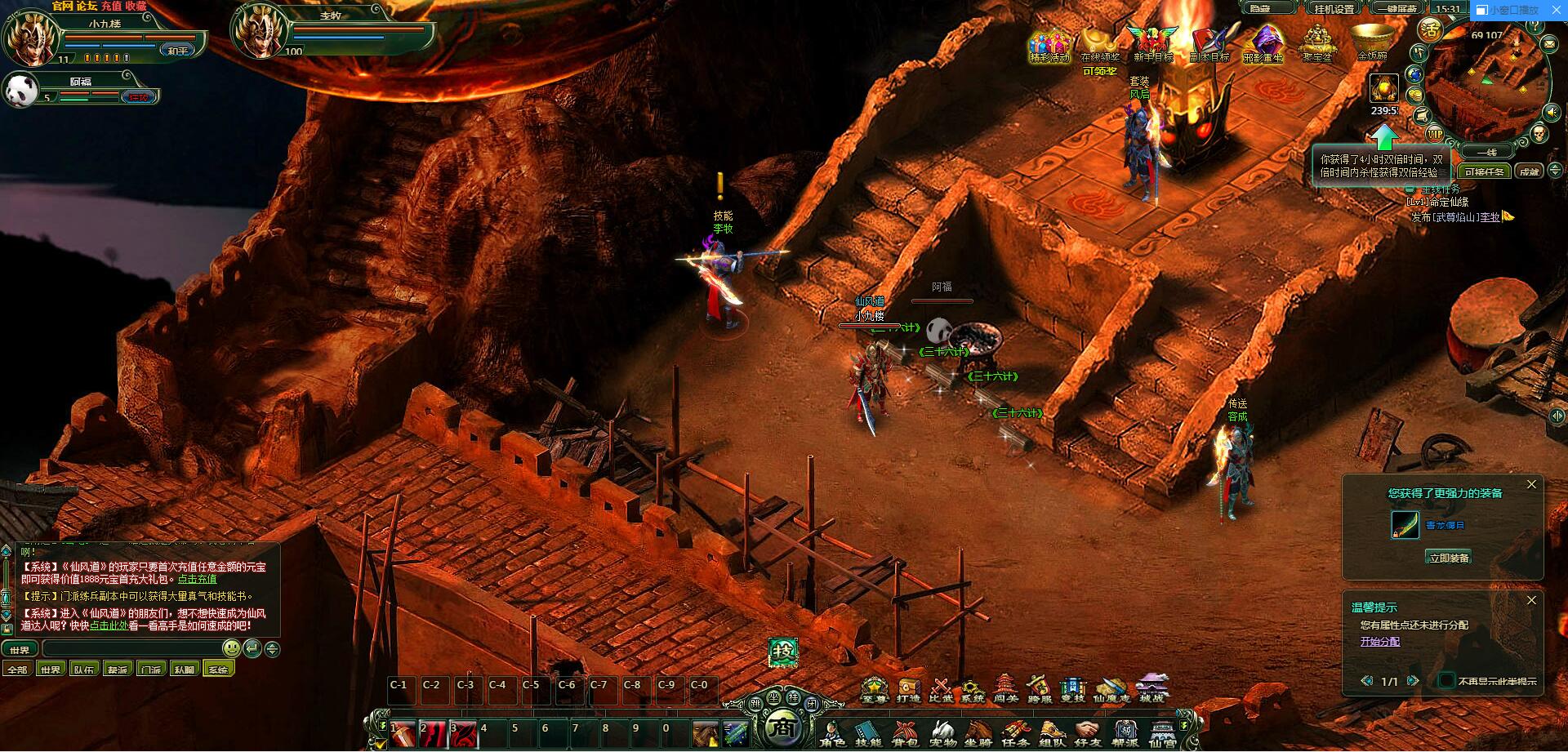Open the round 商 shop button
This screenshot has height=752, width=1568.
pos(783,727)
